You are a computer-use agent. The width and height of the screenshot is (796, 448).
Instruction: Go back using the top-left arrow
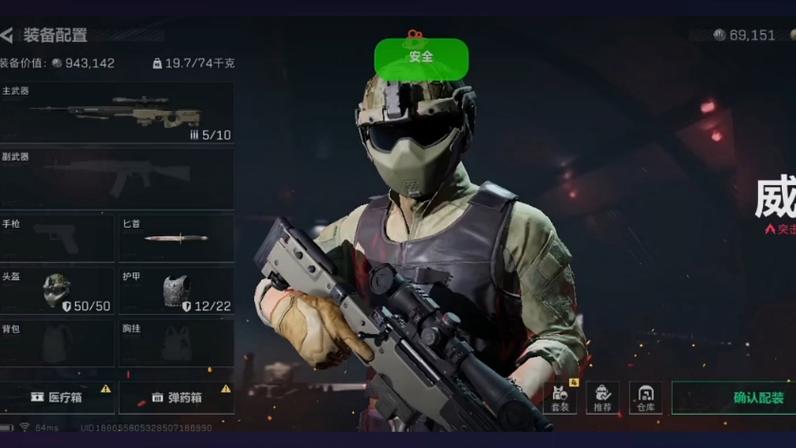tap(8, 35)
